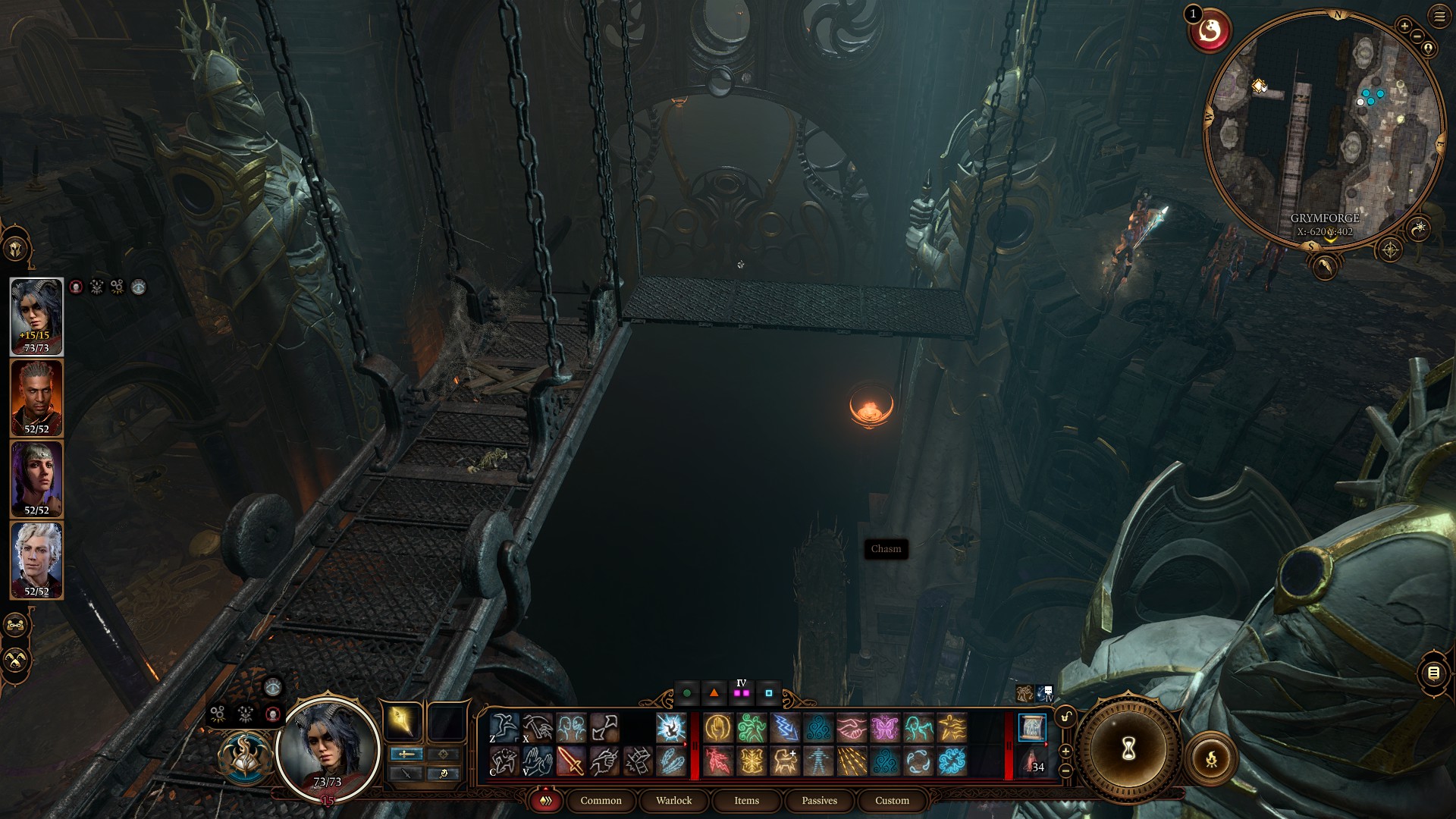Select the Jump action on the hotbar

[504, 728]
